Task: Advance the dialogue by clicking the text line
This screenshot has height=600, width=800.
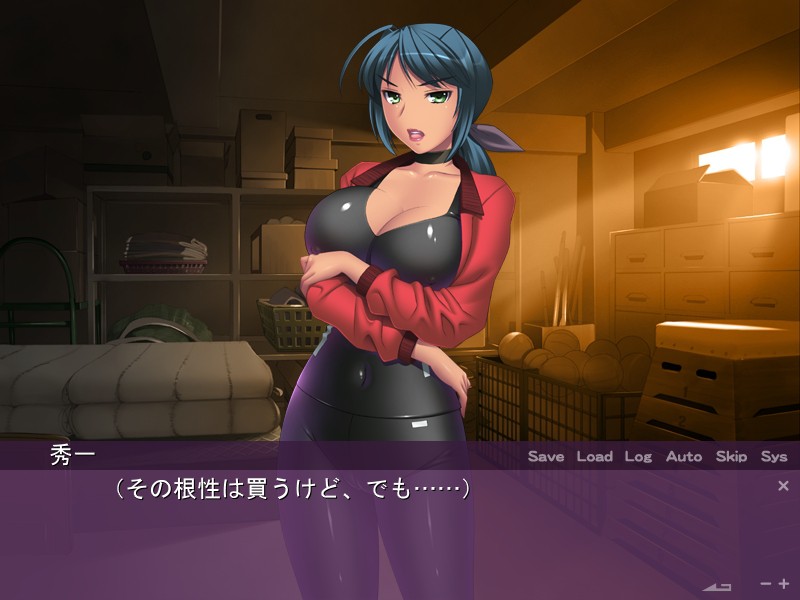Action: pos(292,489)
